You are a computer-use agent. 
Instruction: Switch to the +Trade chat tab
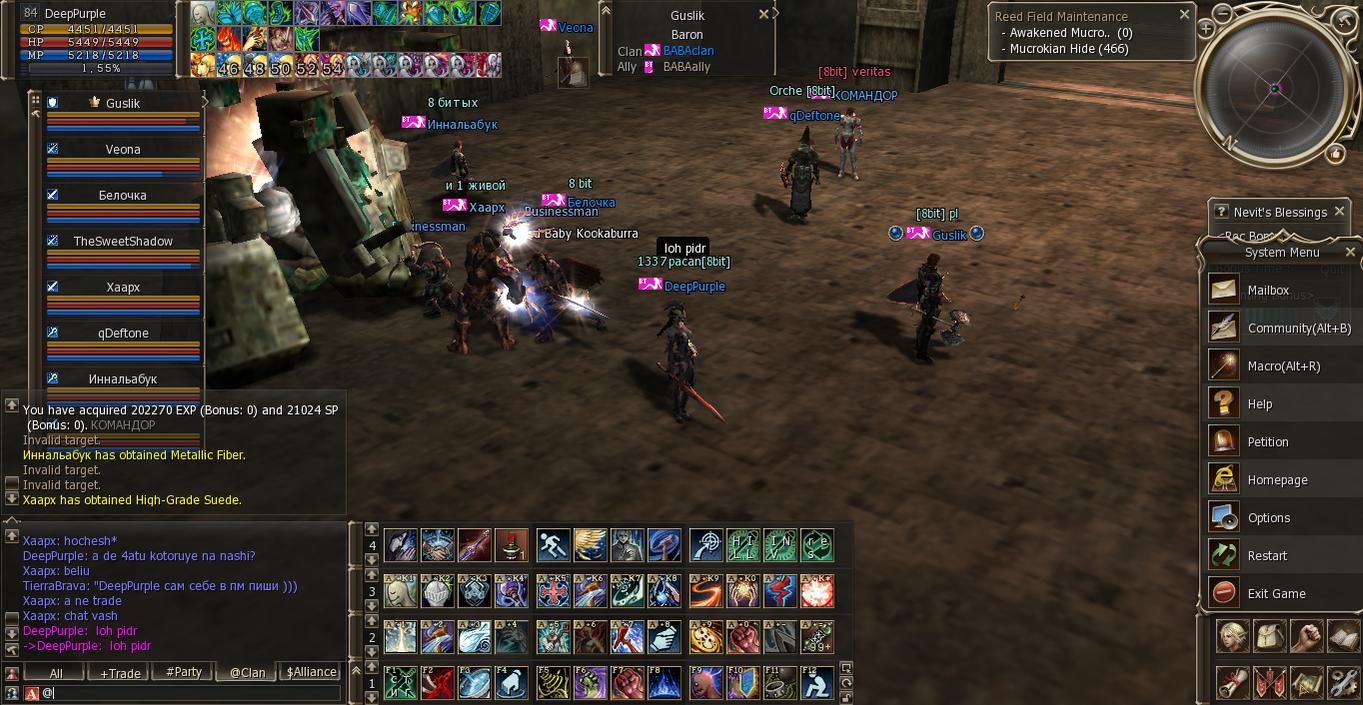click(120, 673)
